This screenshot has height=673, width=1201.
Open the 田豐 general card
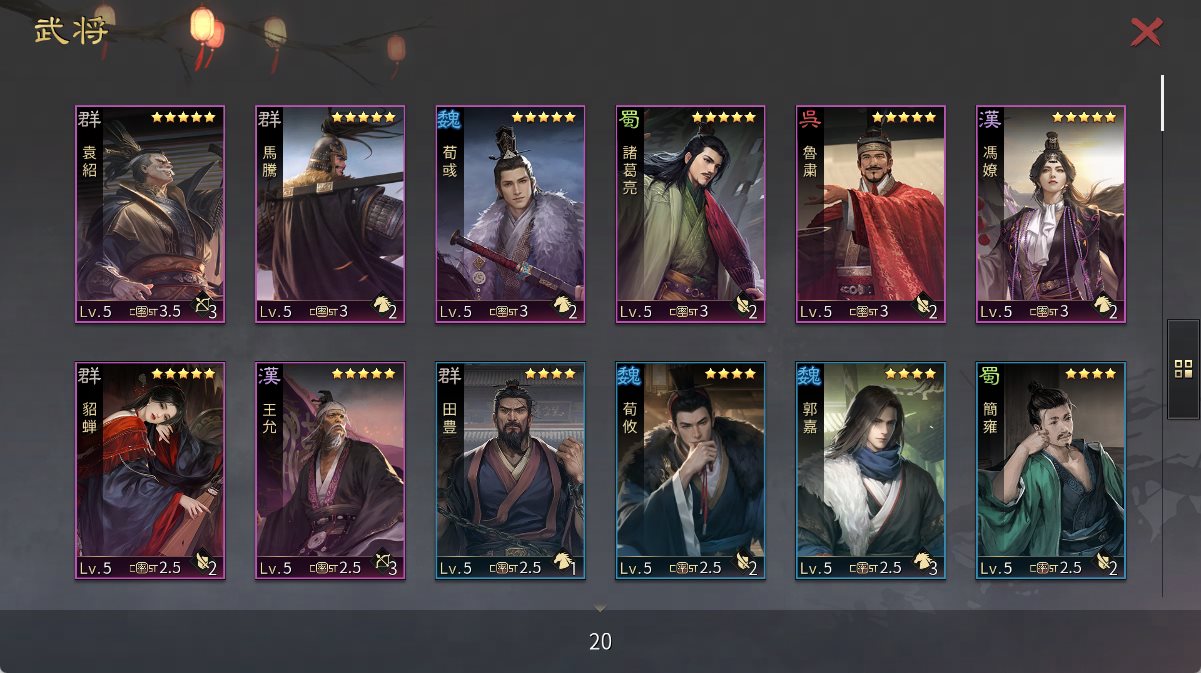click(x=510, y=470)
